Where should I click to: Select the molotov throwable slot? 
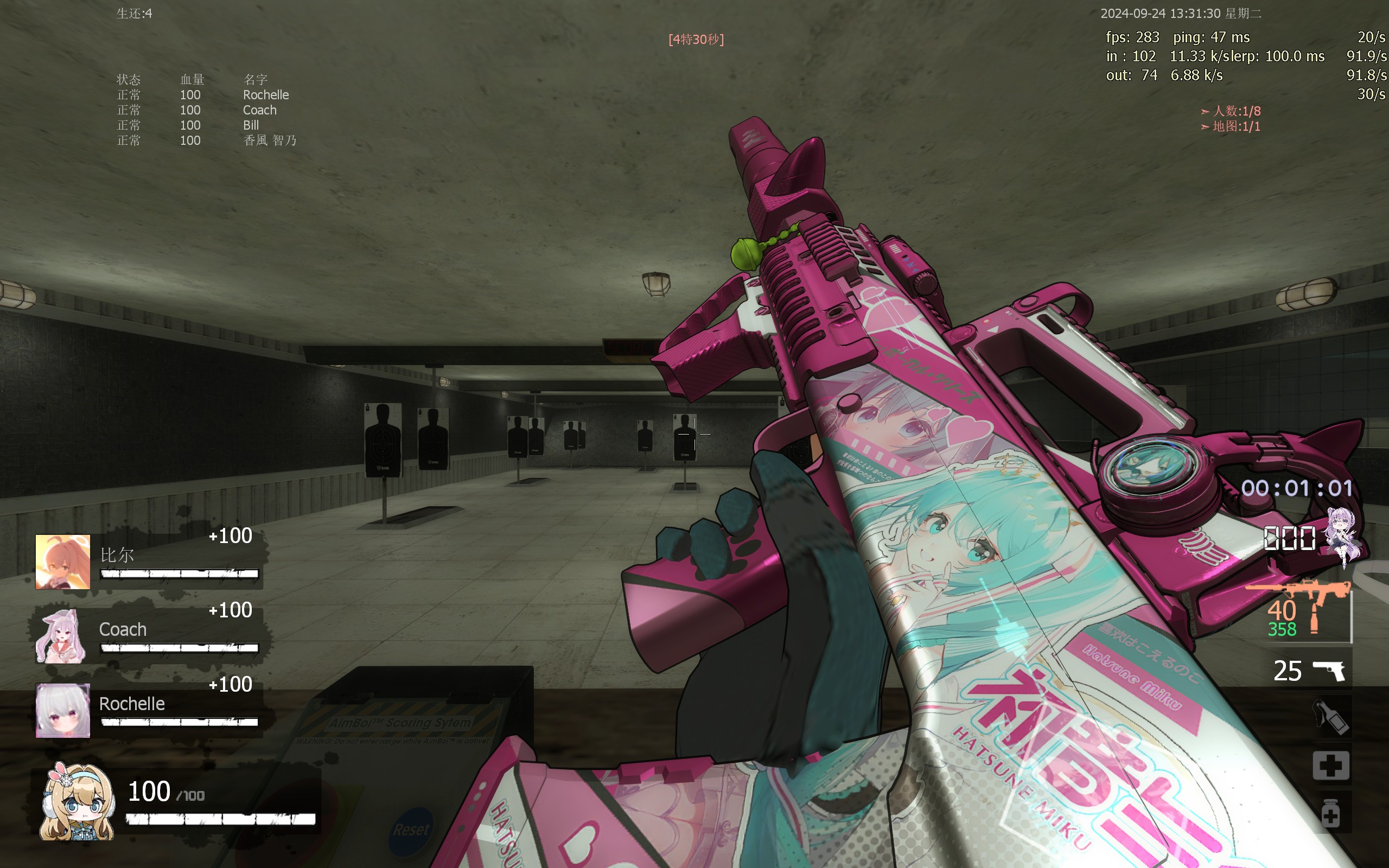pos(1330,717)
